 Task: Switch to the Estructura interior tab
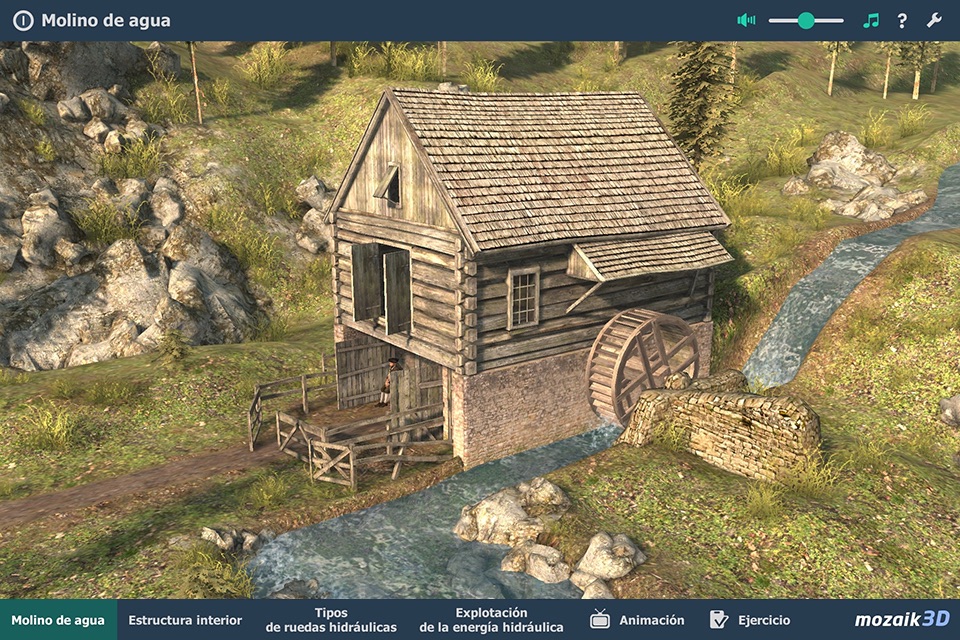(185, 620)
